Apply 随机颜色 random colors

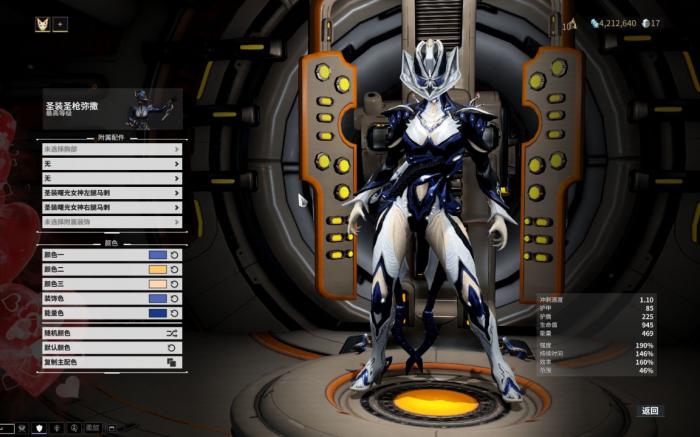point(112,333)
